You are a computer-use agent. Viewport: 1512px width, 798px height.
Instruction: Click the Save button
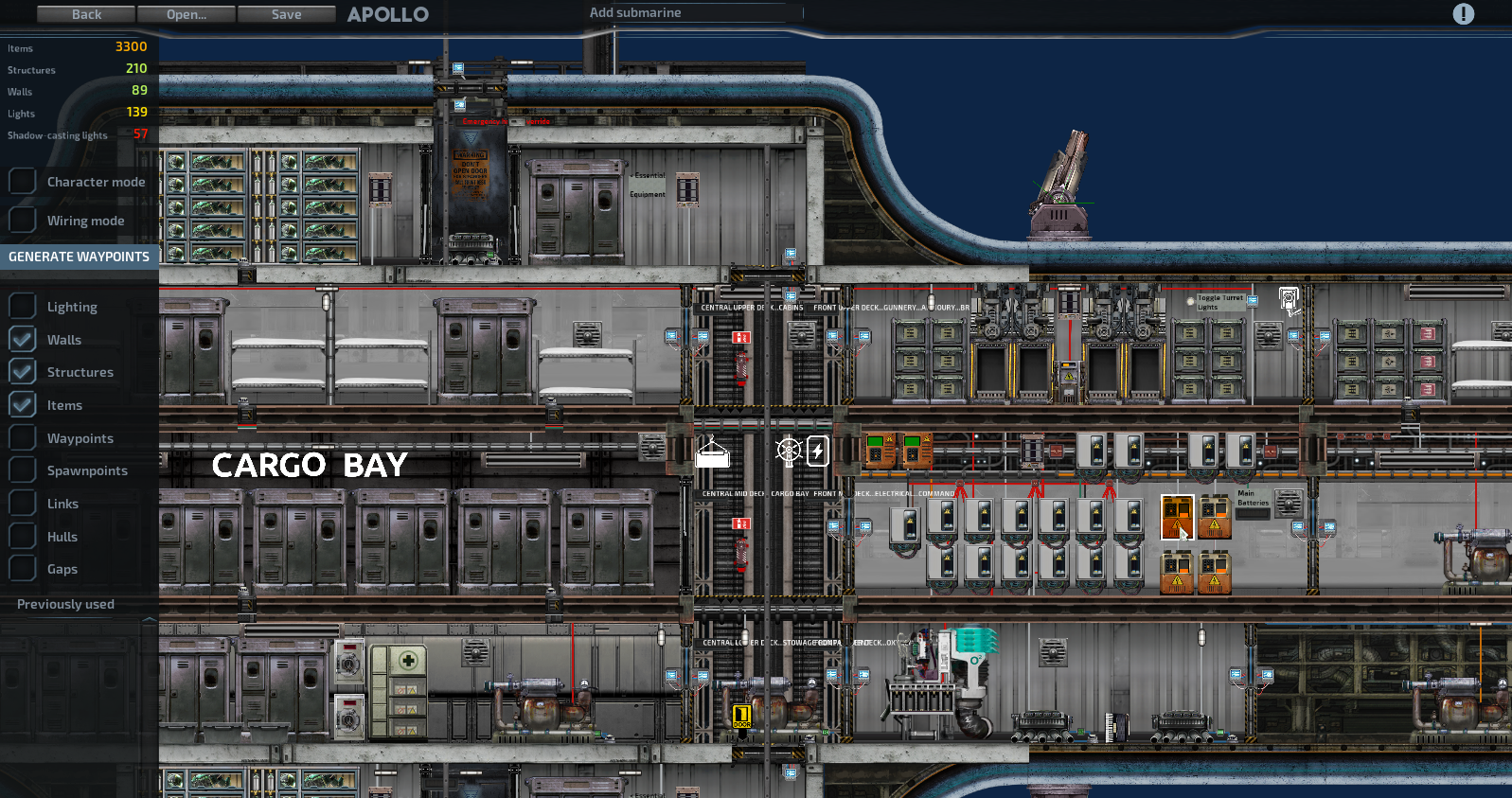click(x=286, y=14)
